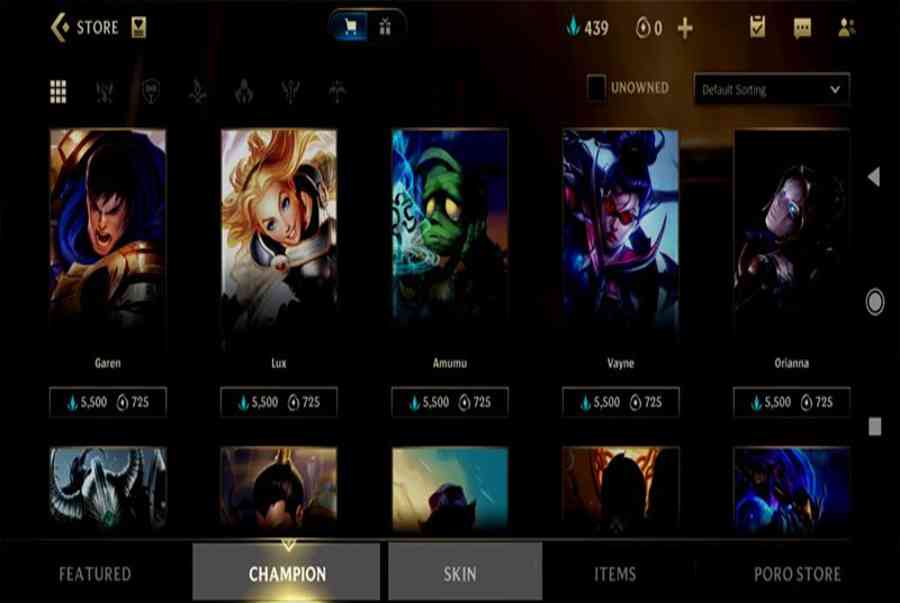Open the gift box section
This screenshot has height=603, width=900.
point(385,28)
